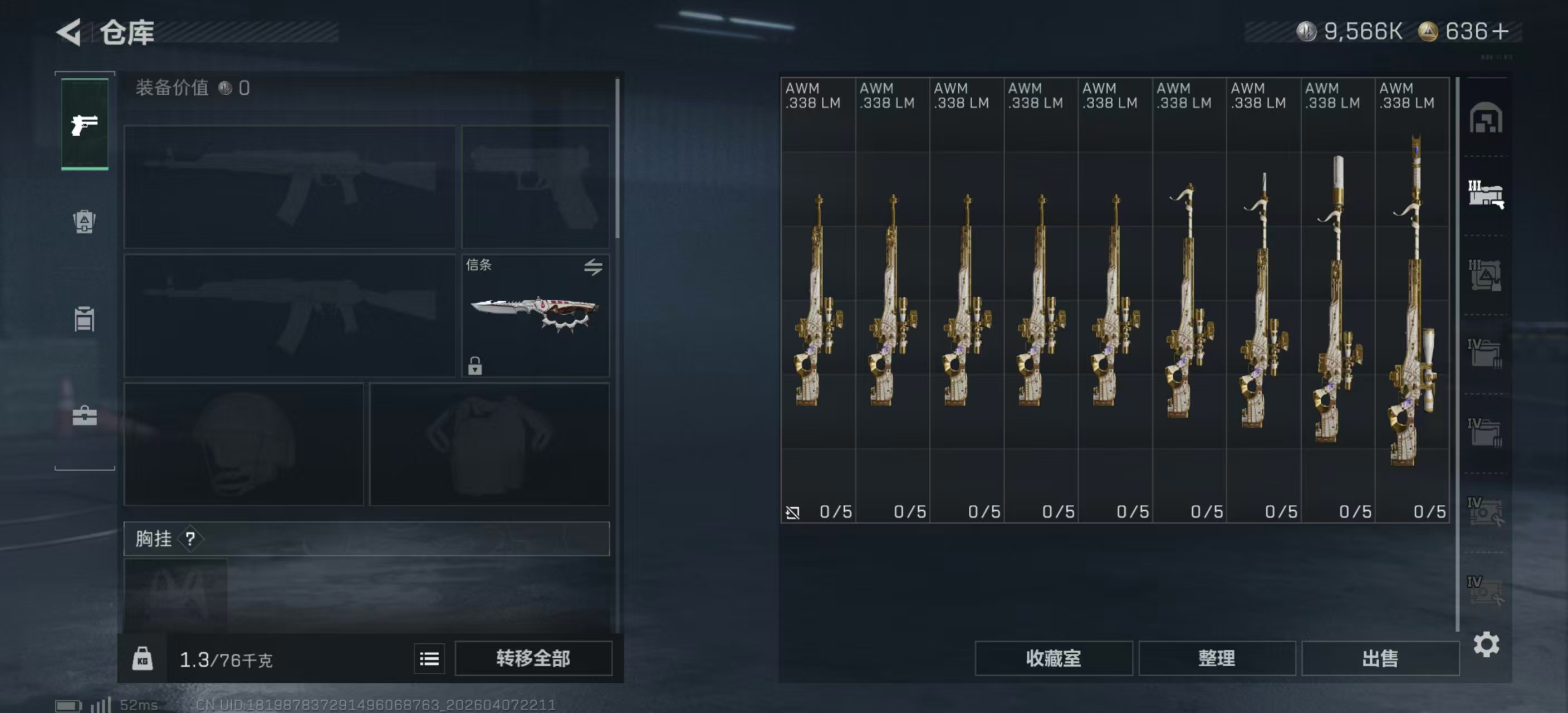Image resolution: width=1568 pixels, height=713 pixels.
Task: Open the 胸挂 question mark help
Action: (x=190, y=538)
